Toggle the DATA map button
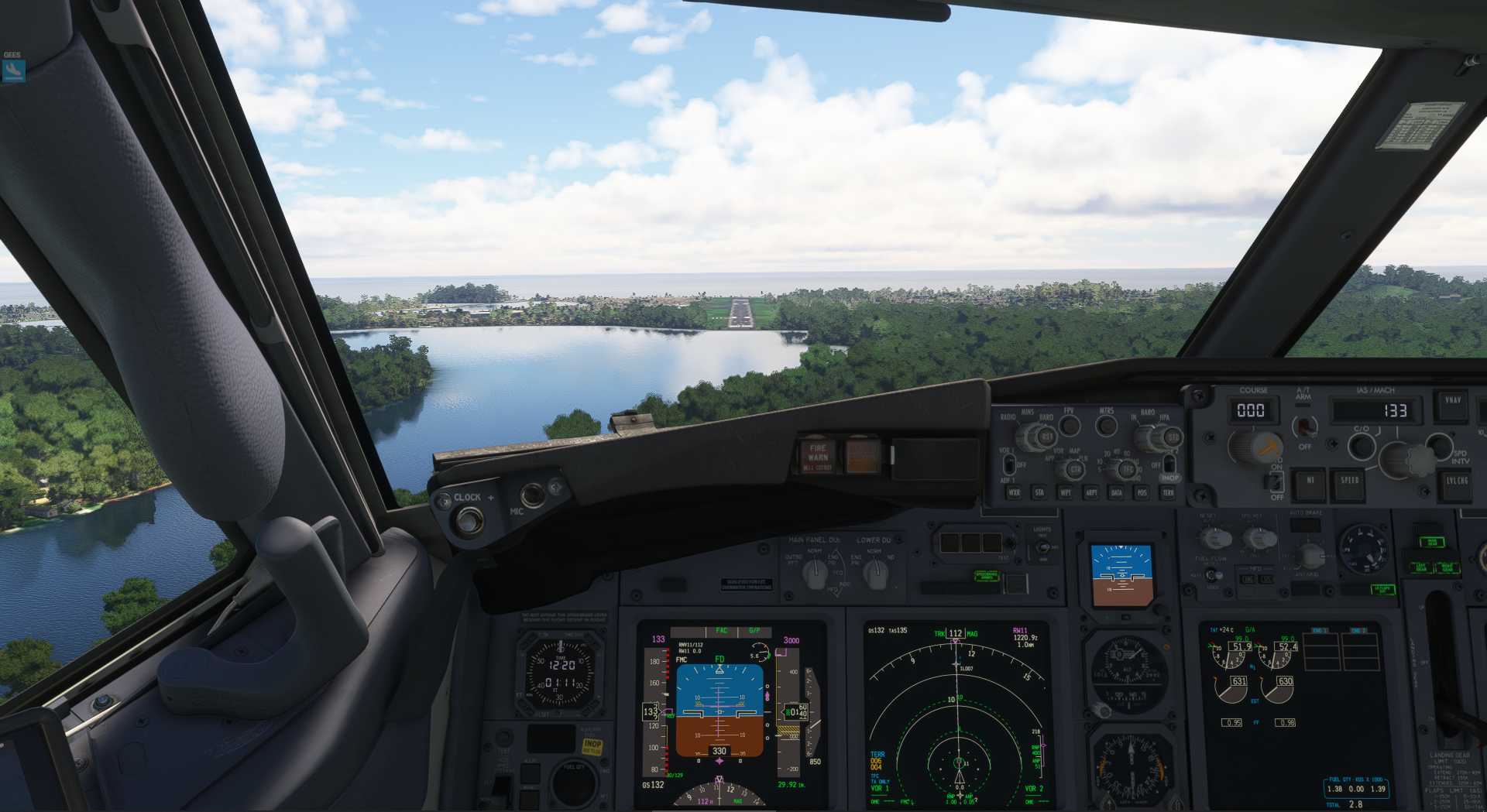The height and width of the screenshot is (812, 1487). tap(1117, 492)
